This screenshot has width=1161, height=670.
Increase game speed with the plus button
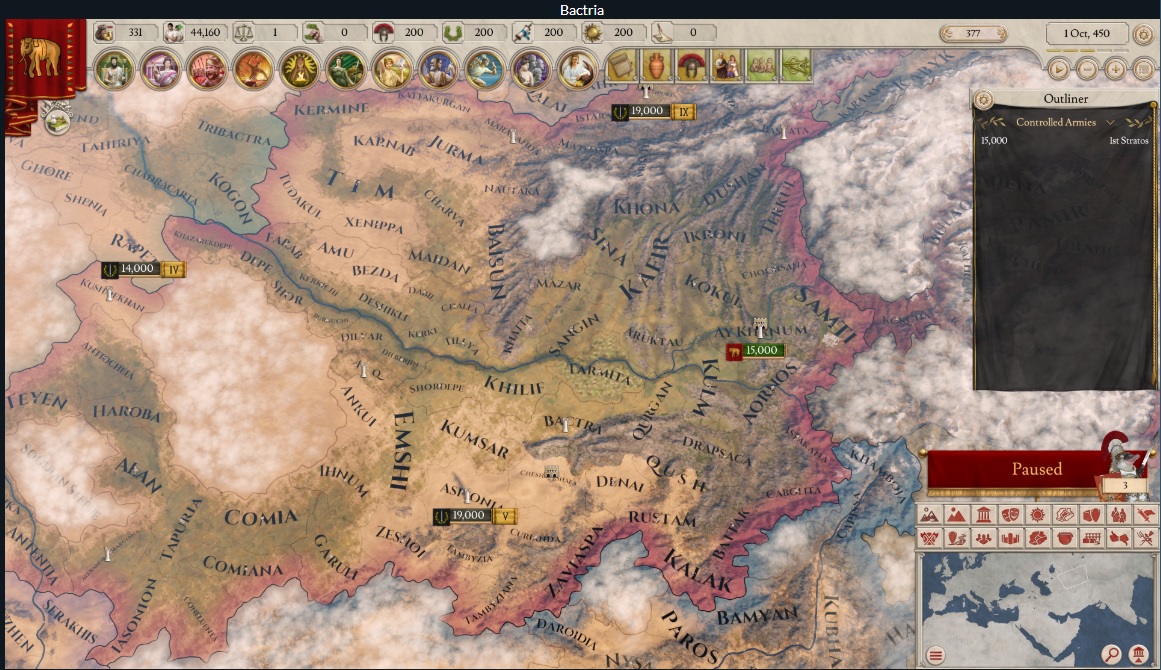click(x=1116, y=69)
